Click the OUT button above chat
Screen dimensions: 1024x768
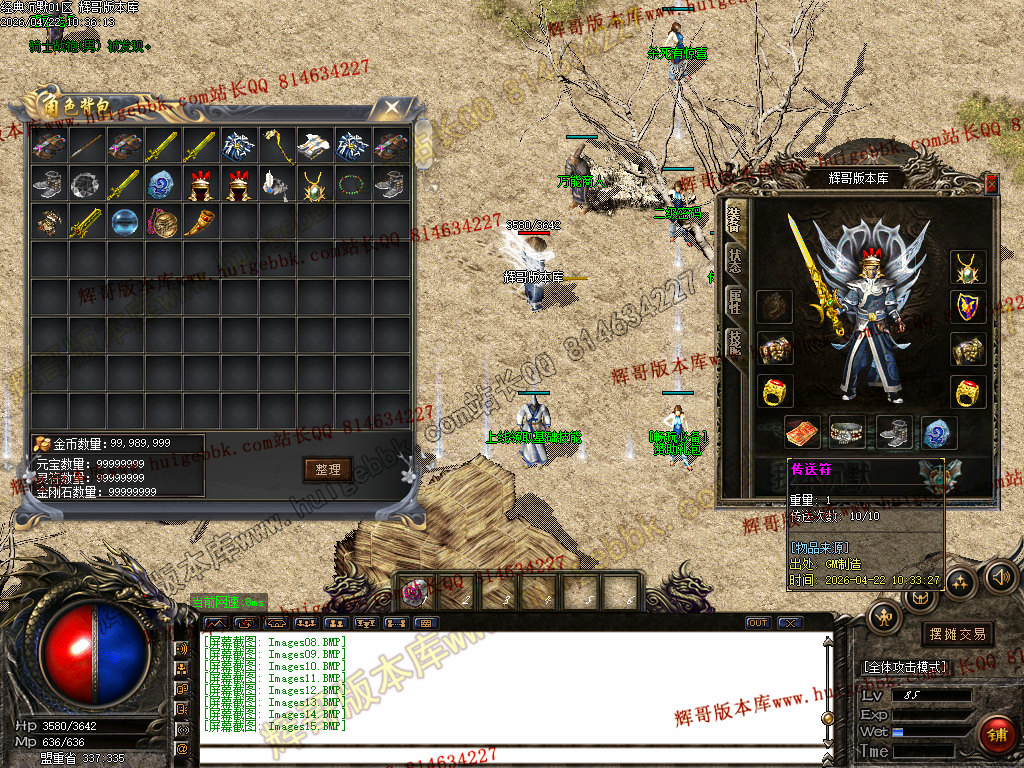[758, 623]
